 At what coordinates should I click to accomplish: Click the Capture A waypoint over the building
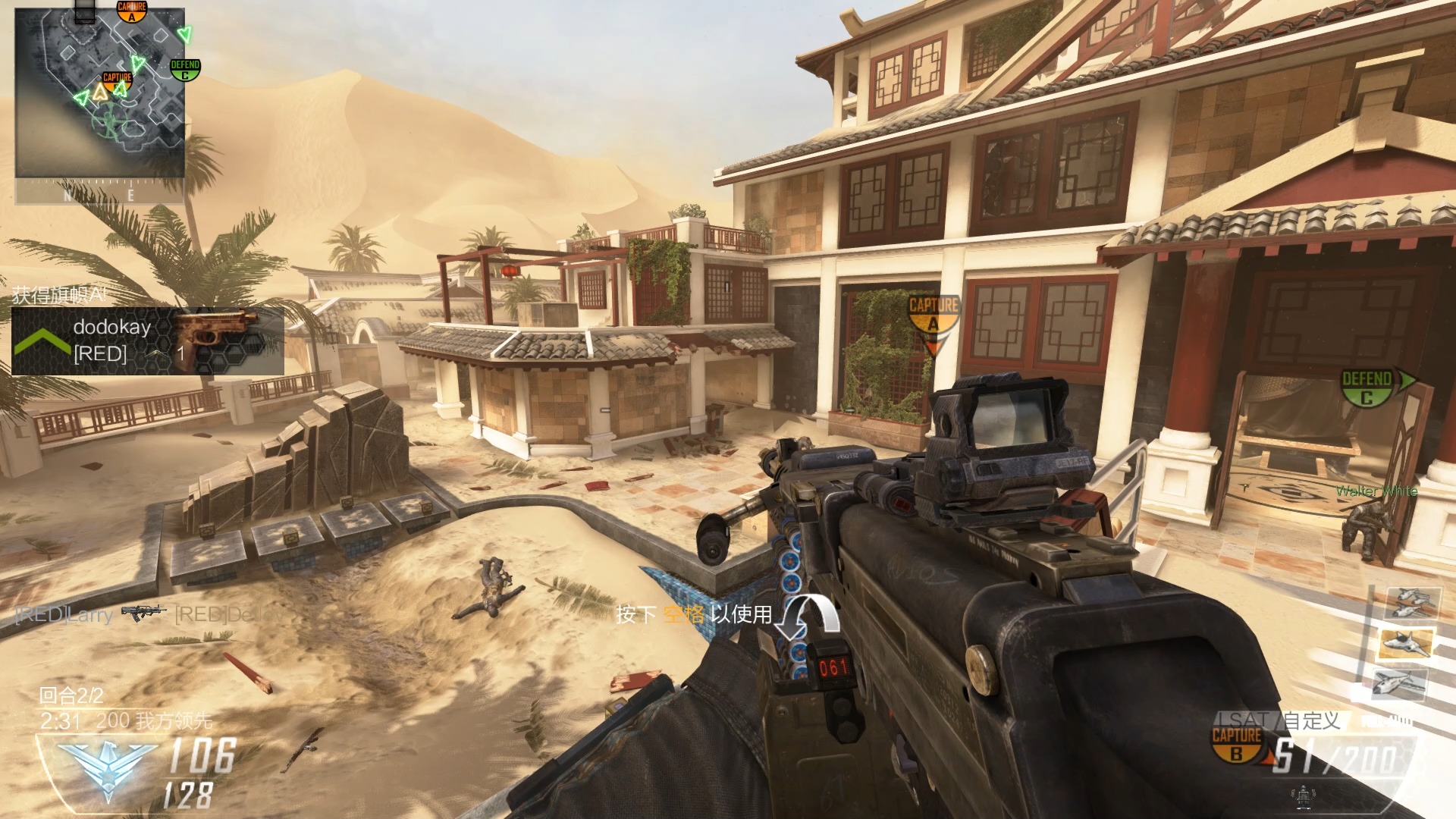(x=934, y=316)
